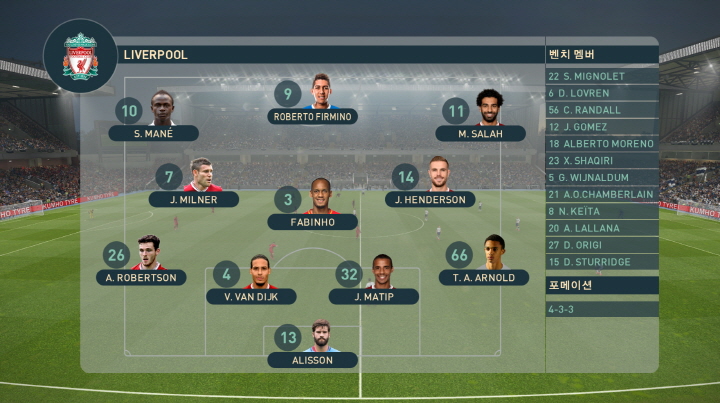Click the Liverpool club crest
Image resolution: width=720 pixels, height=403 pixels.
[80, 56]
